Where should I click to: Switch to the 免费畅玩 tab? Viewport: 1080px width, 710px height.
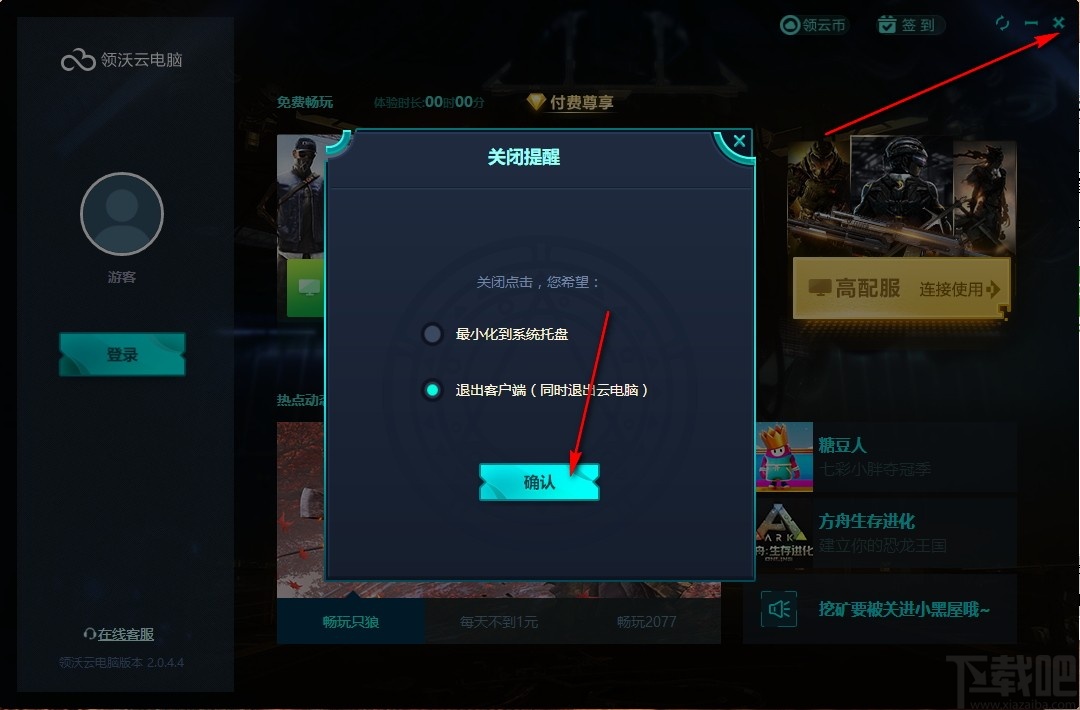click(x=305, y=102)
